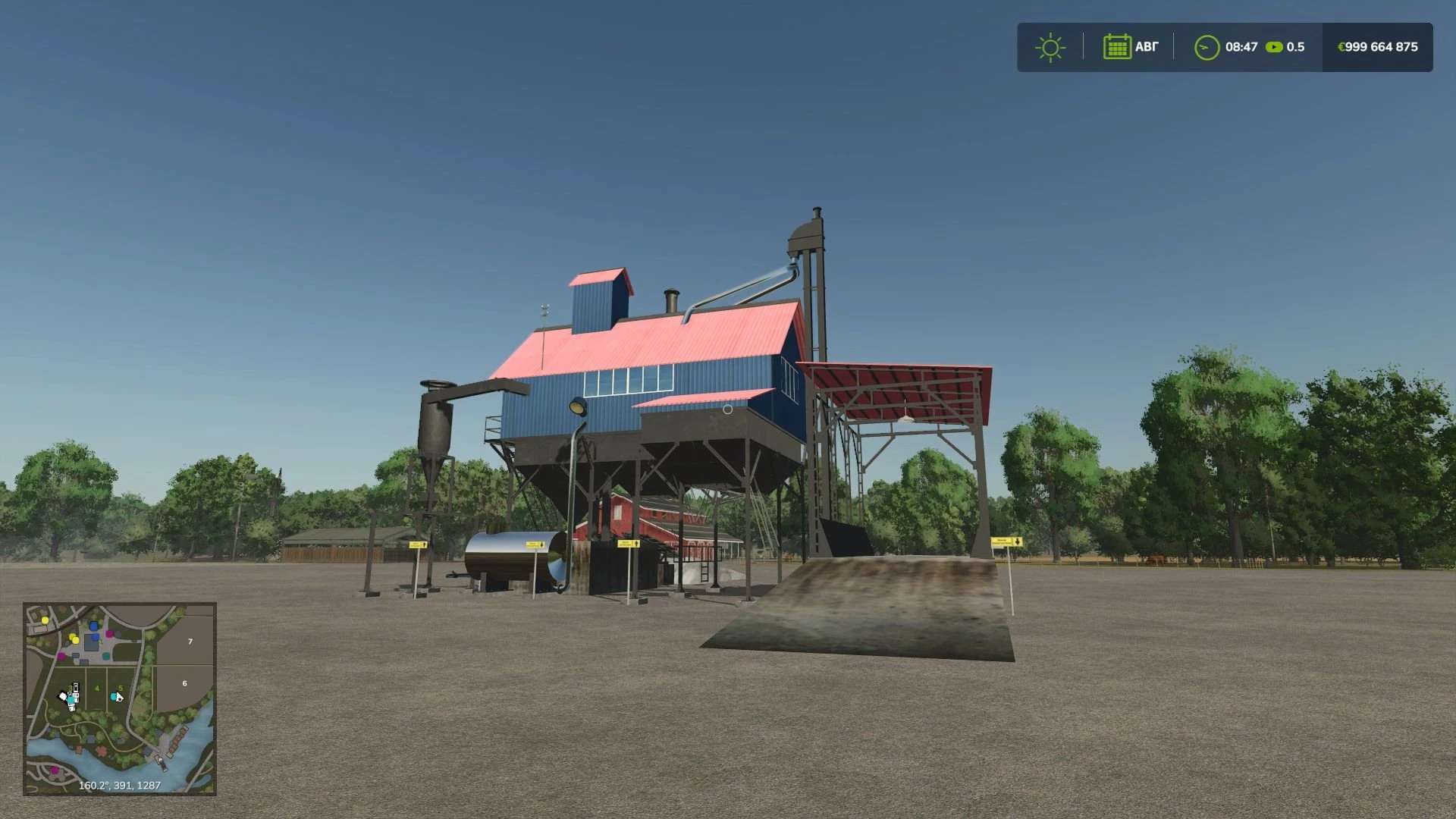
Task: Click the clock icon beside 08:47
Action: pos(1206,47)
